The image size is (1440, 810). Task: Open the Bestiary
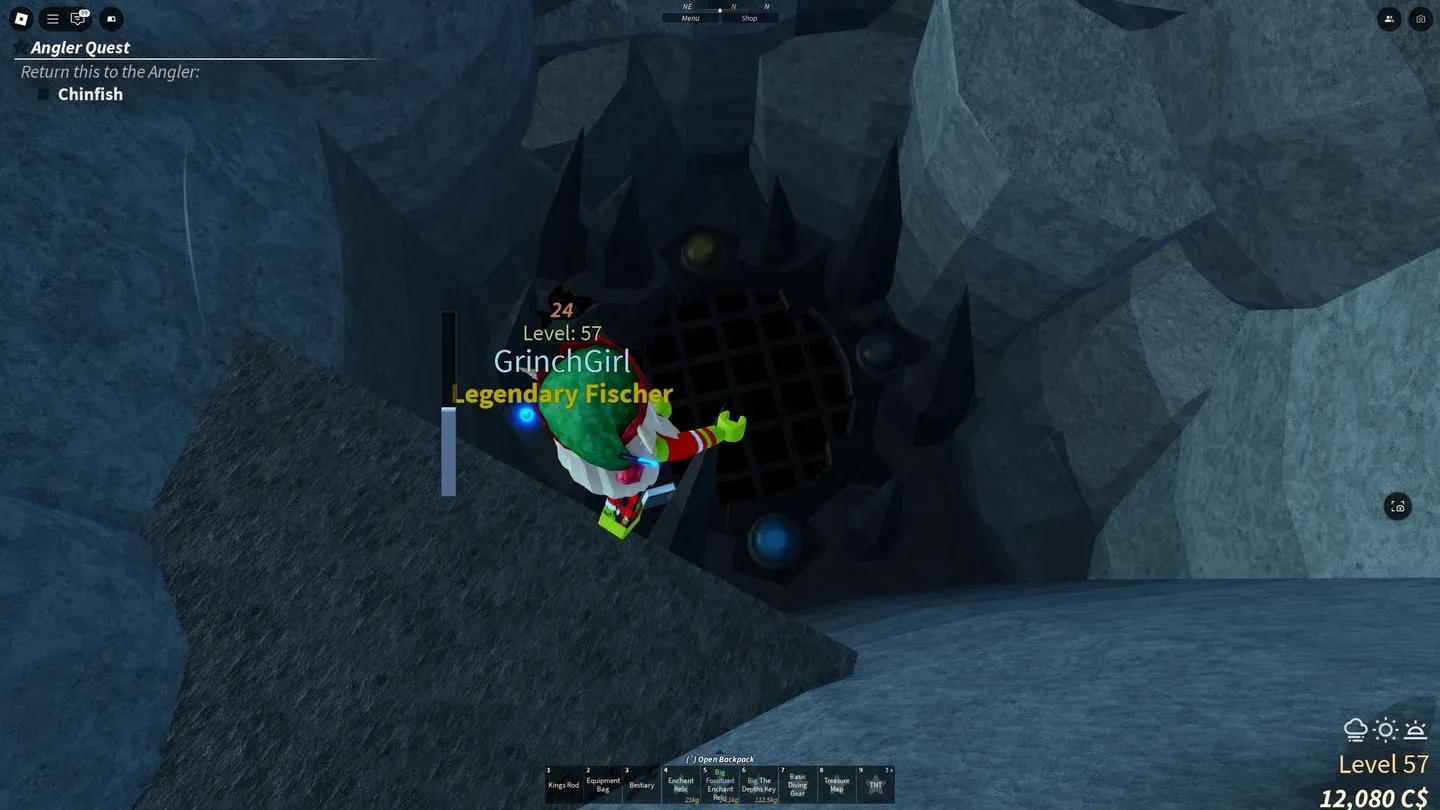641,785
